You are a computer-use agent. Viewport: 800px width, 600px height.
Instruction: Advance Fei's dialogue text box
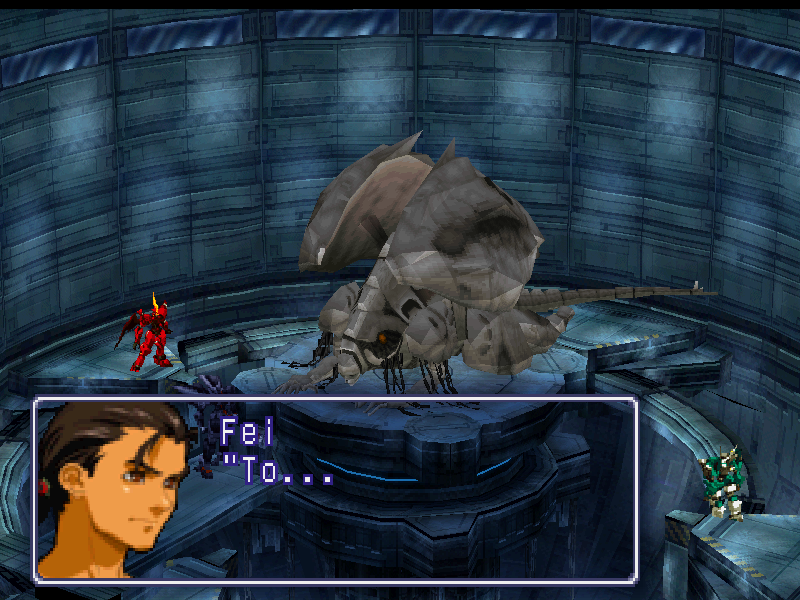point(336,490)
